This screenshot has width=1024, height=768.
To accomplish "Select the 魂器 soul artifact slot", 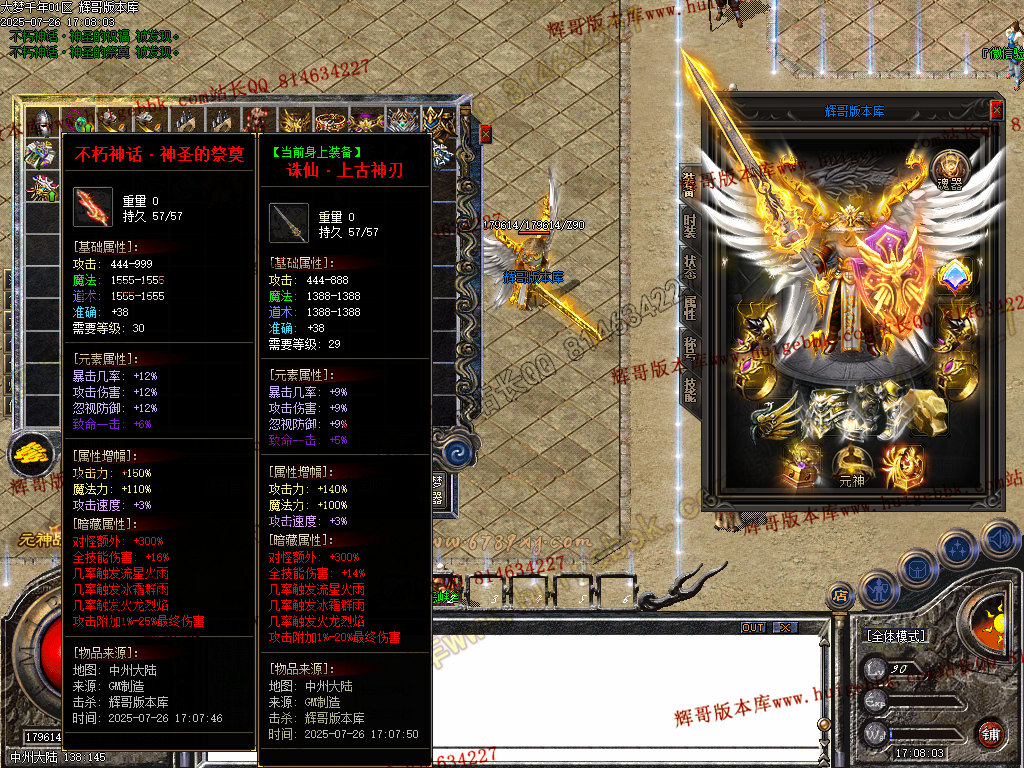I will click(950, 169).
